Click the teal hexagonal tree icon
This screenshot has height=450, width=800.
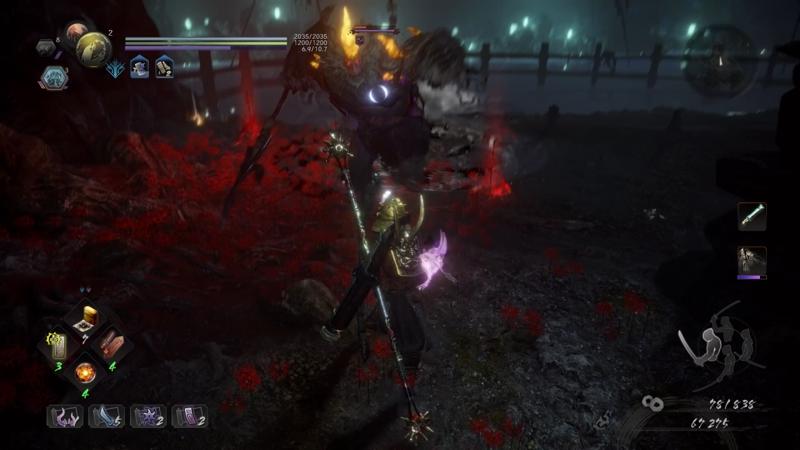coord(56,76)
